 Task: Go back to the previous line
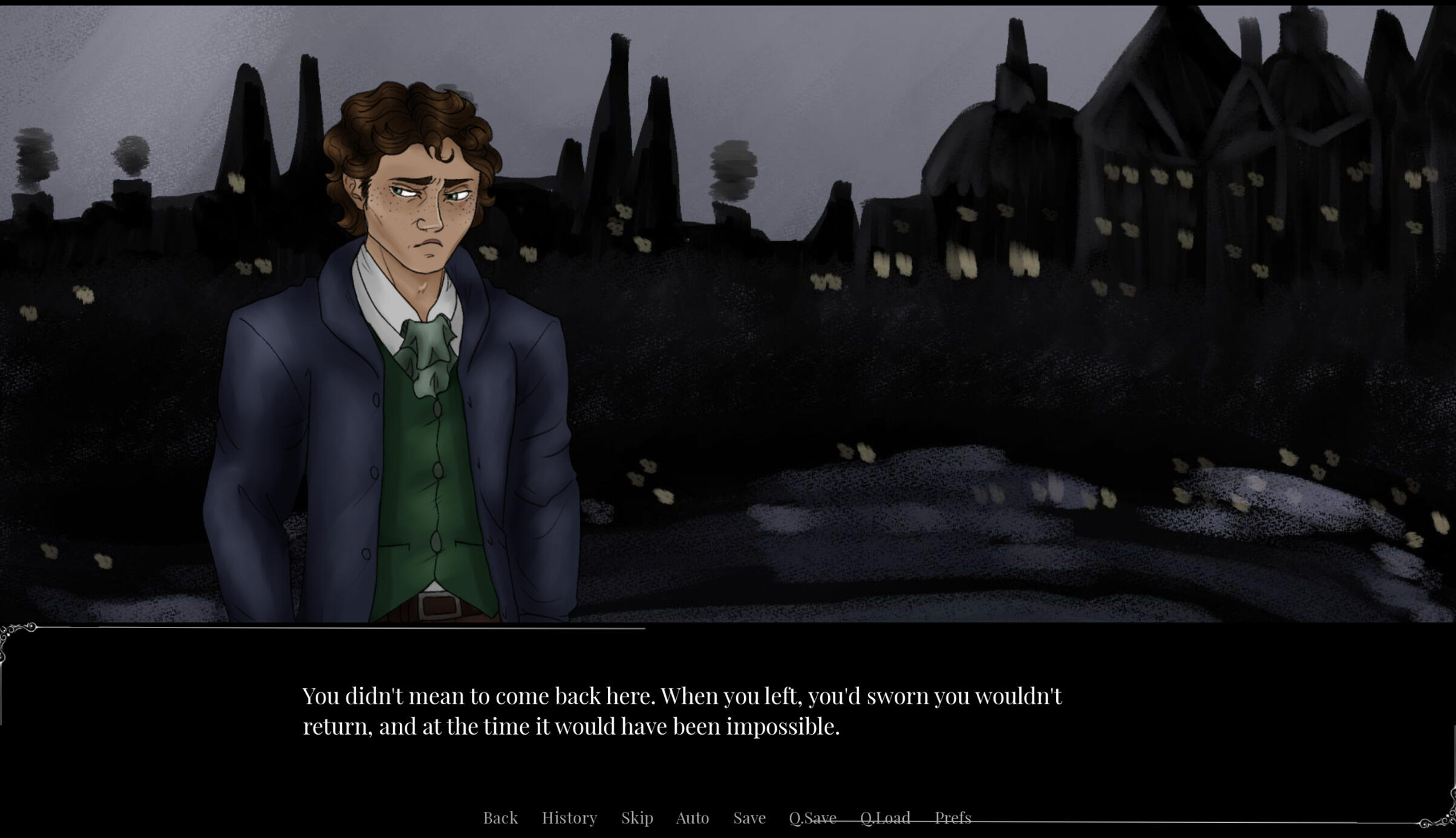pos(500,817)
